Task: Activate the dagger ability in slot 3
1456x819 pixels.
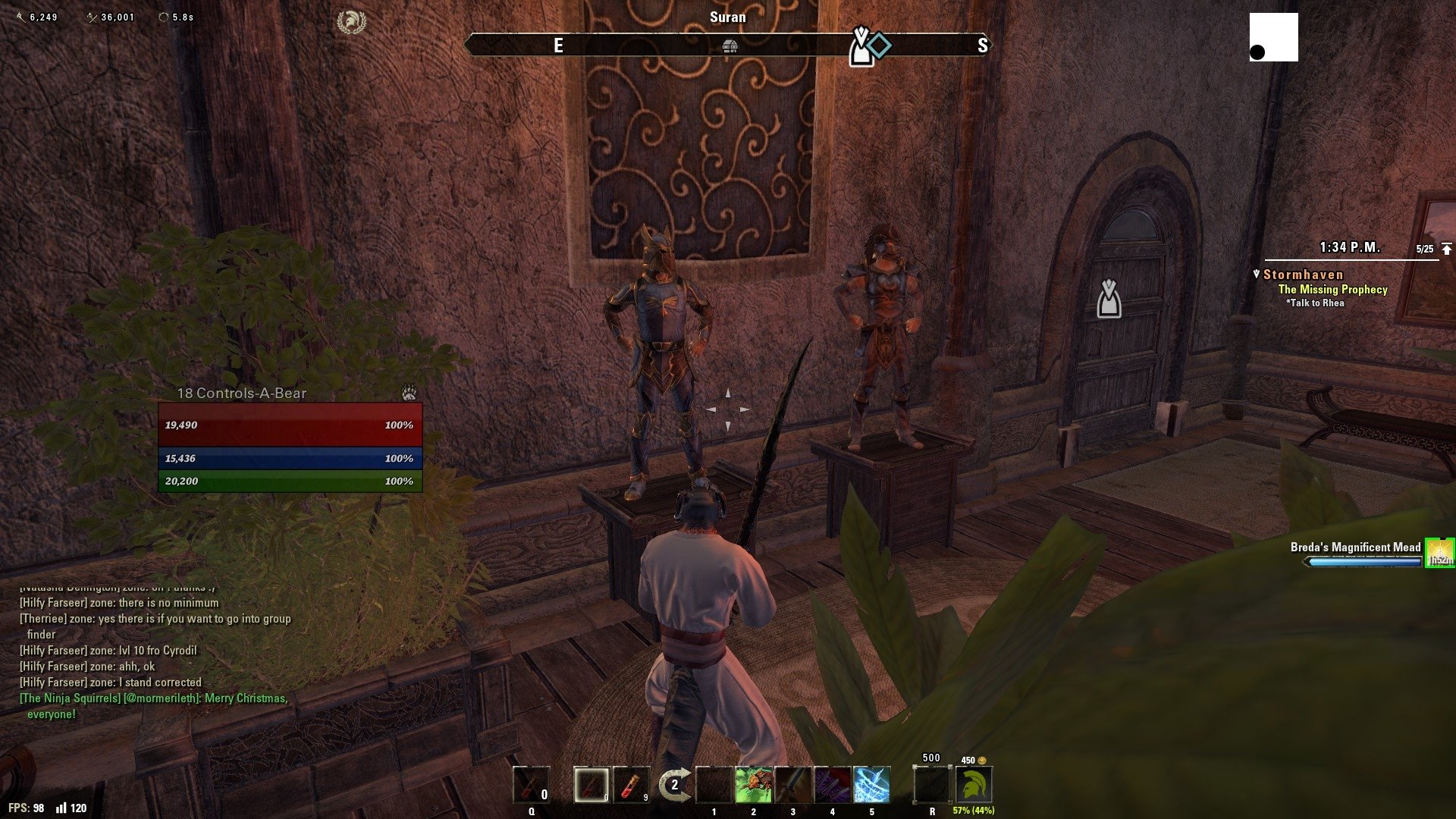Action: [x=791, y=785]
